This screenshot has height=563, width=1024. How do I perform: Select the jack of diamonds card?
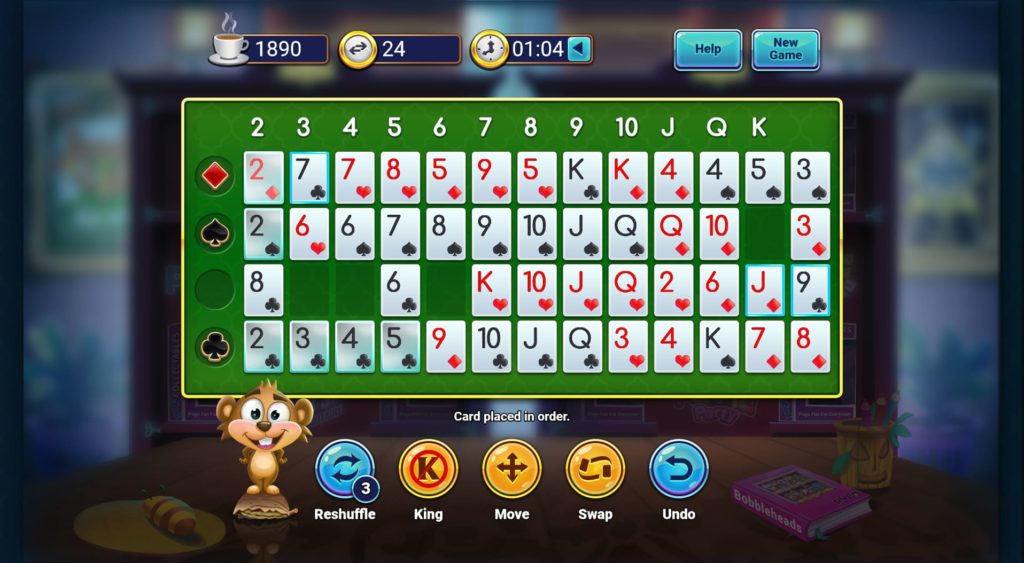(x=764, y=290)
